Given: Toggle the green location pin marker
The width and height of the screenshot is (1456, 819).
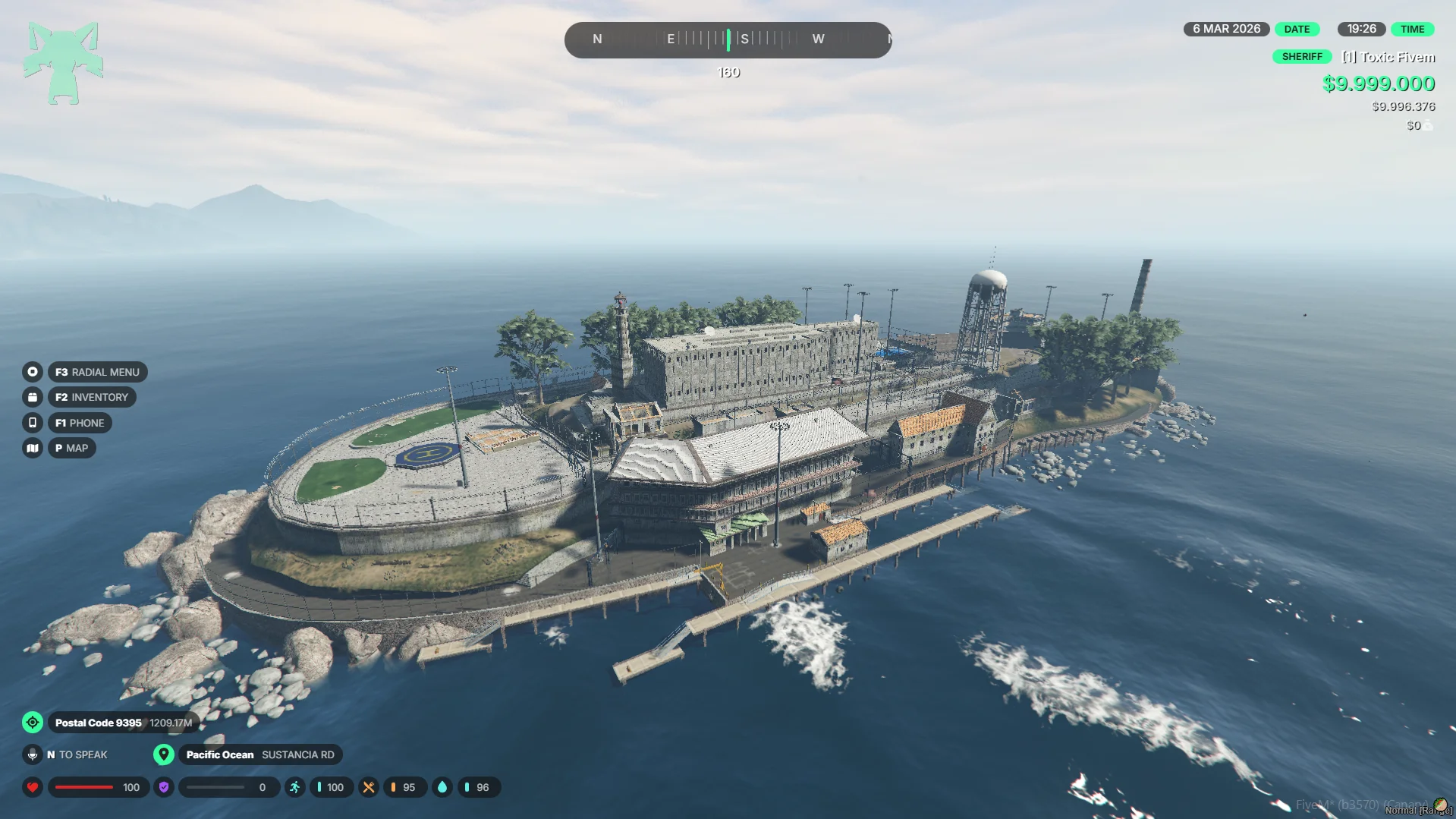Looking at the screenshot, I should pyautogui.click(x=164, y=754).
